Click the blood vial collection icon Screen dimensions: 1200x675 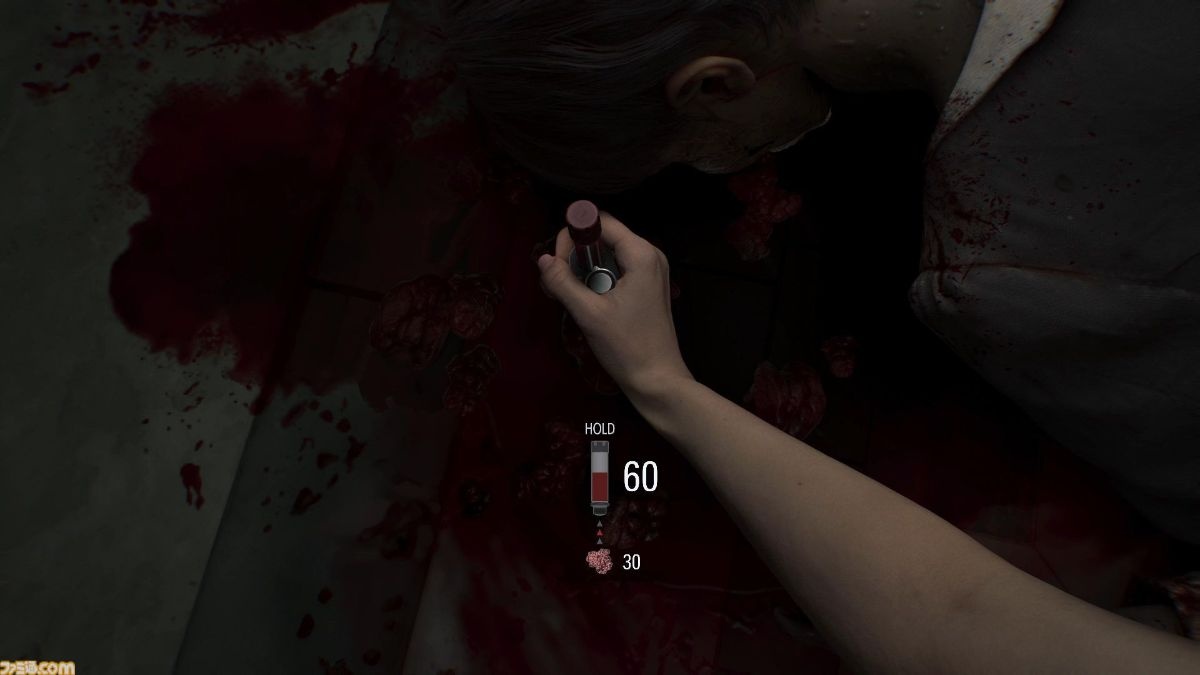pos(600,477)
